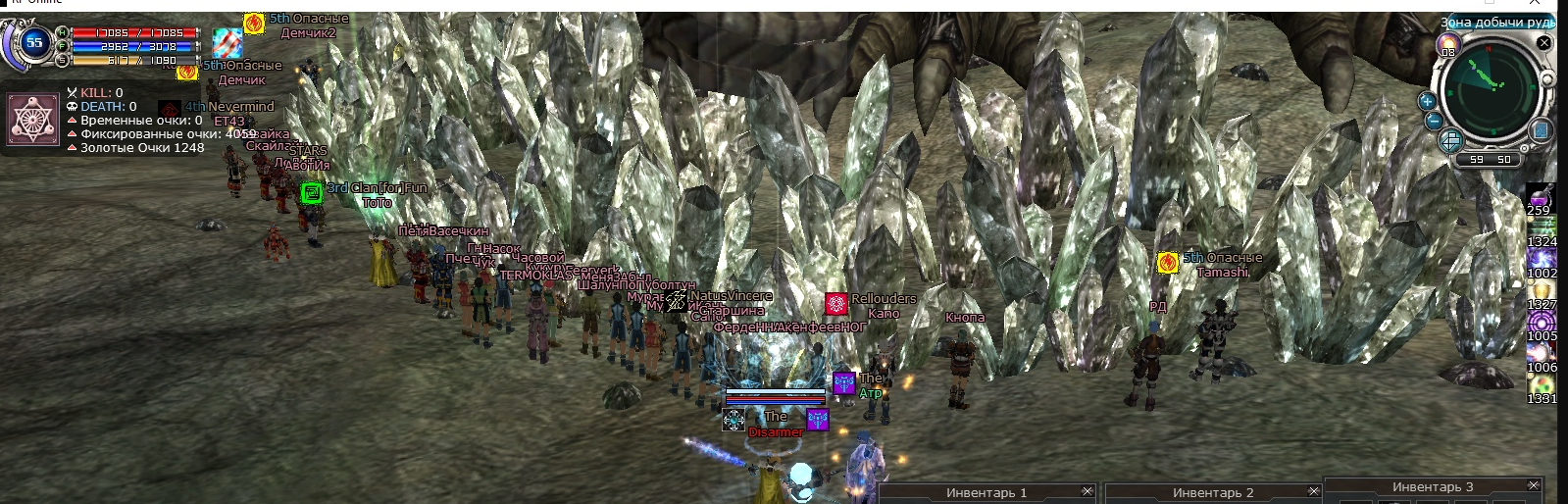Click the level 55 character portrait orb
Image resolution: width=1568 pixels, height=504 pixels.
pyautogui.click(x=34, y=42)
